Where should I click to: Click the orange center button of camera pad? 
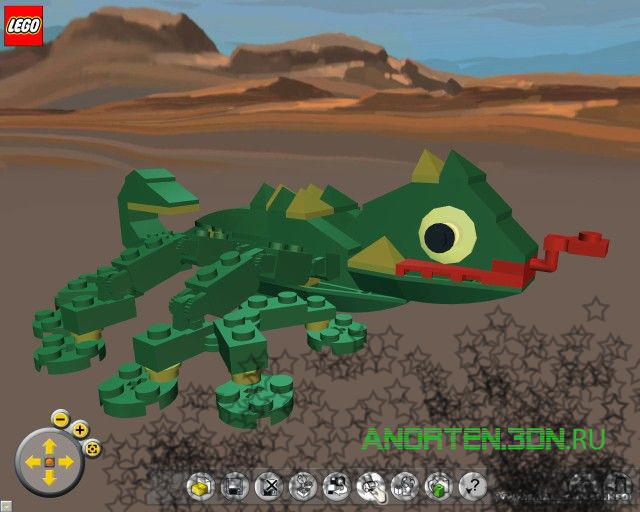tap(49, 462)
